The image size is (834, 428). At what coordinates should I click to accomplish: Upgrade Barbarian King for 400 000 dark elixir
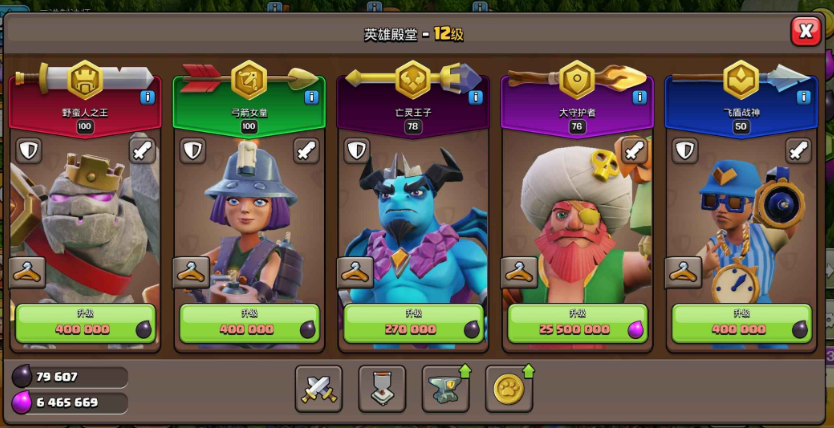(86, 324)
